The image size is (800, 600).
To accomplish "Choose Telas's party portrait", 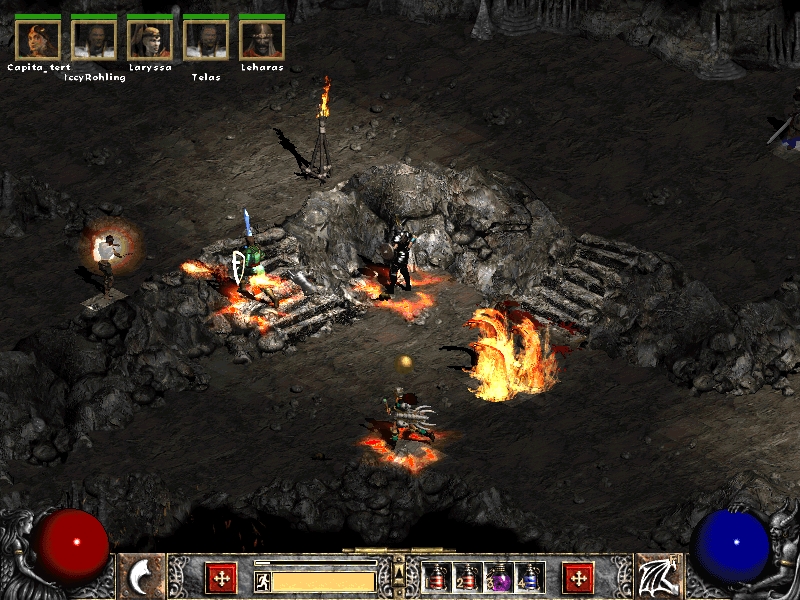I will pos(206,39).
